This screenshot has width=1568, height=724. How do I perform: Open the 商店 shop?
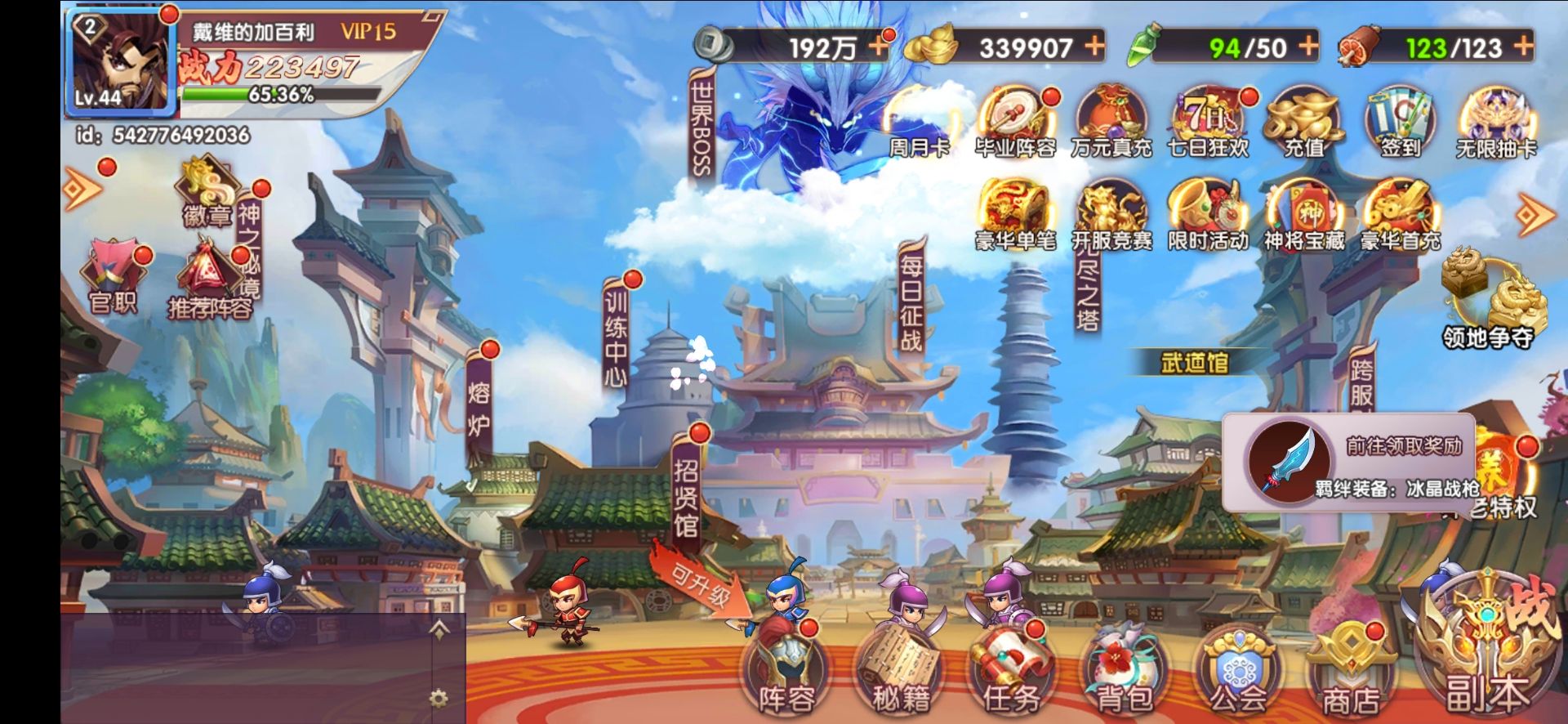pos(1350,674)
